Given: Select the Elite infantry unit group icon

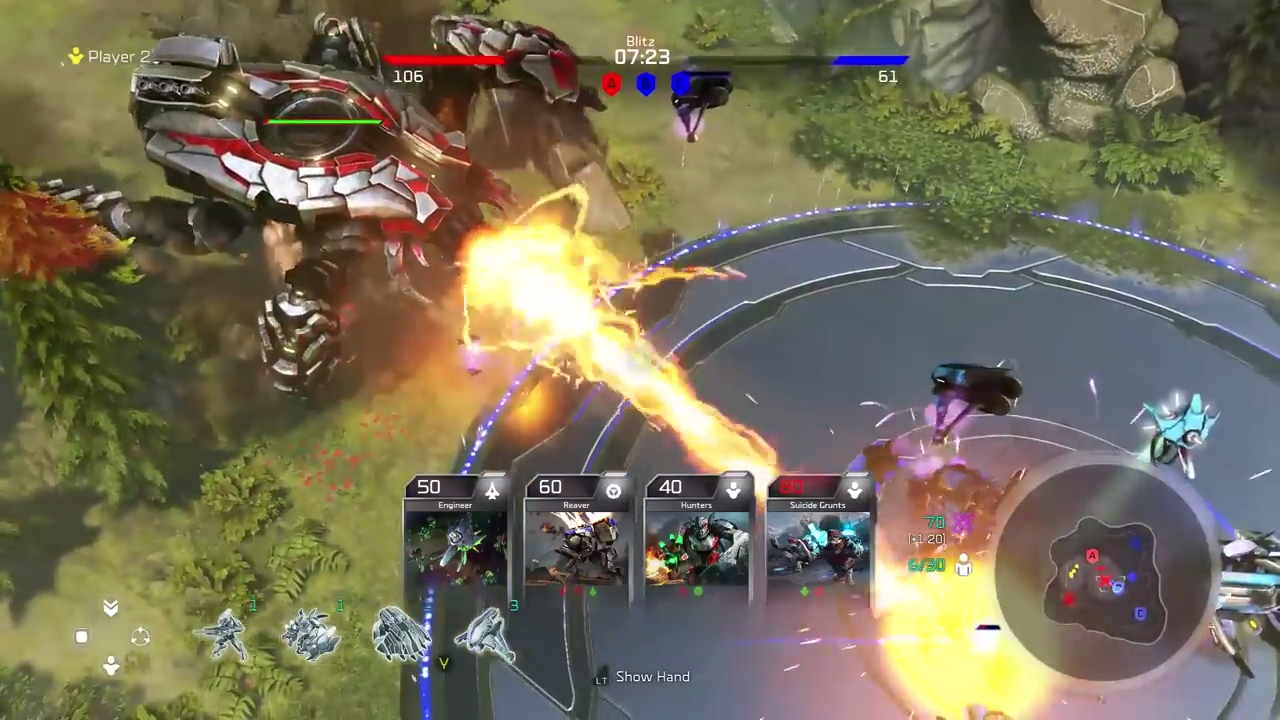Looking at the screenshot, I should [222, 634].
